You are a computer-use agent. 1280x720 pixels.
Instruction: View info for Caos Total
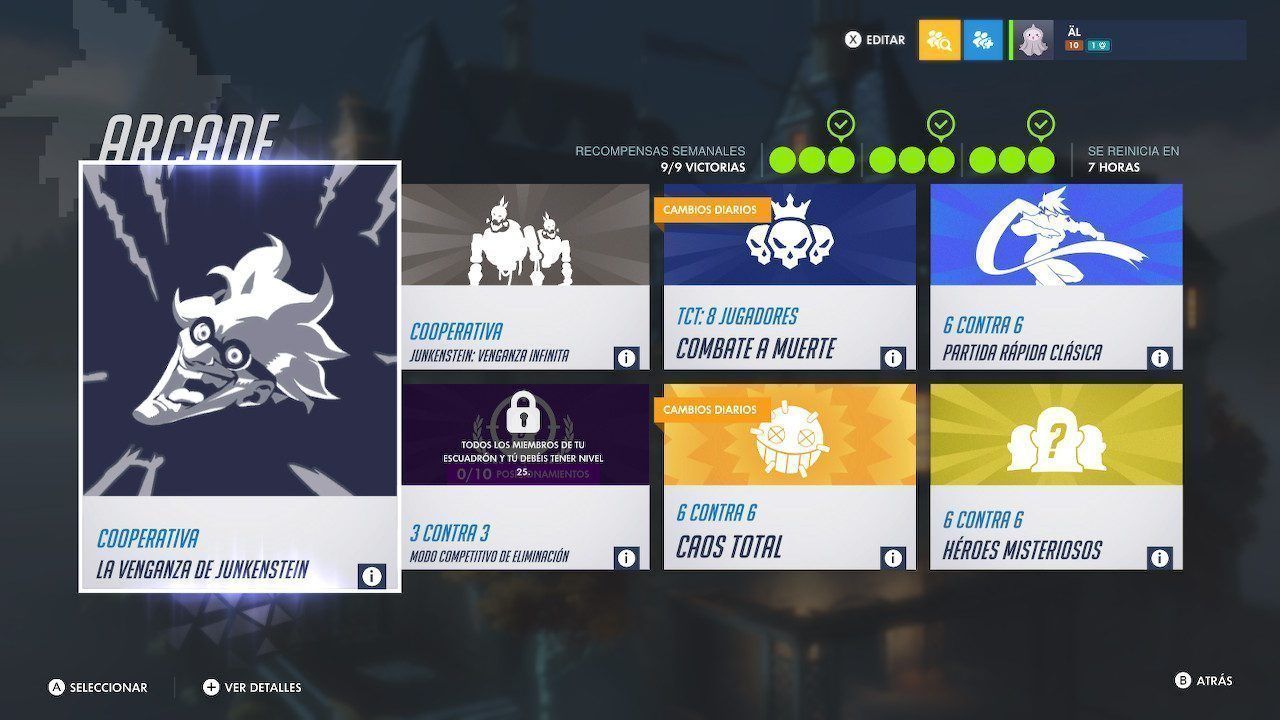pyautogui.click(x=893, y=557)
